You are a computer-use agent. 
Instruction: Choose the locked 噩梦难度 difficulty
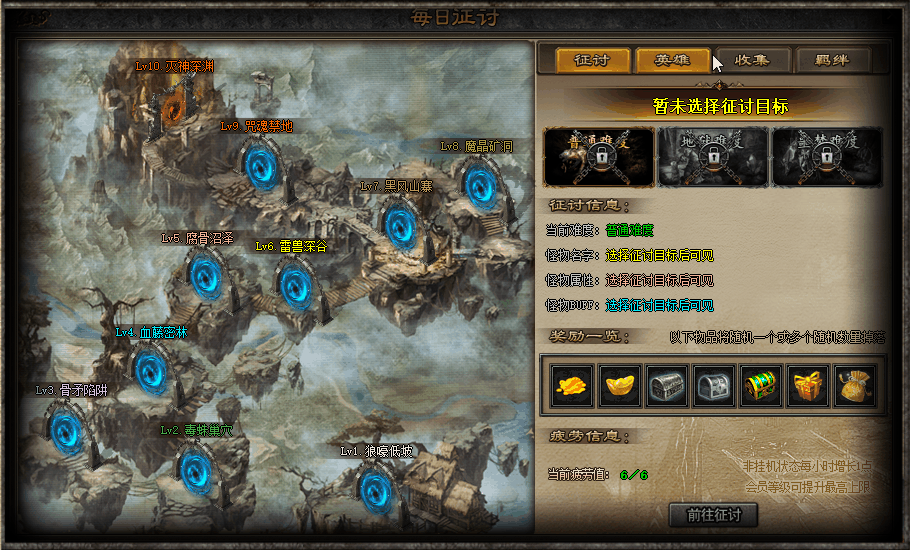(826, 157)
